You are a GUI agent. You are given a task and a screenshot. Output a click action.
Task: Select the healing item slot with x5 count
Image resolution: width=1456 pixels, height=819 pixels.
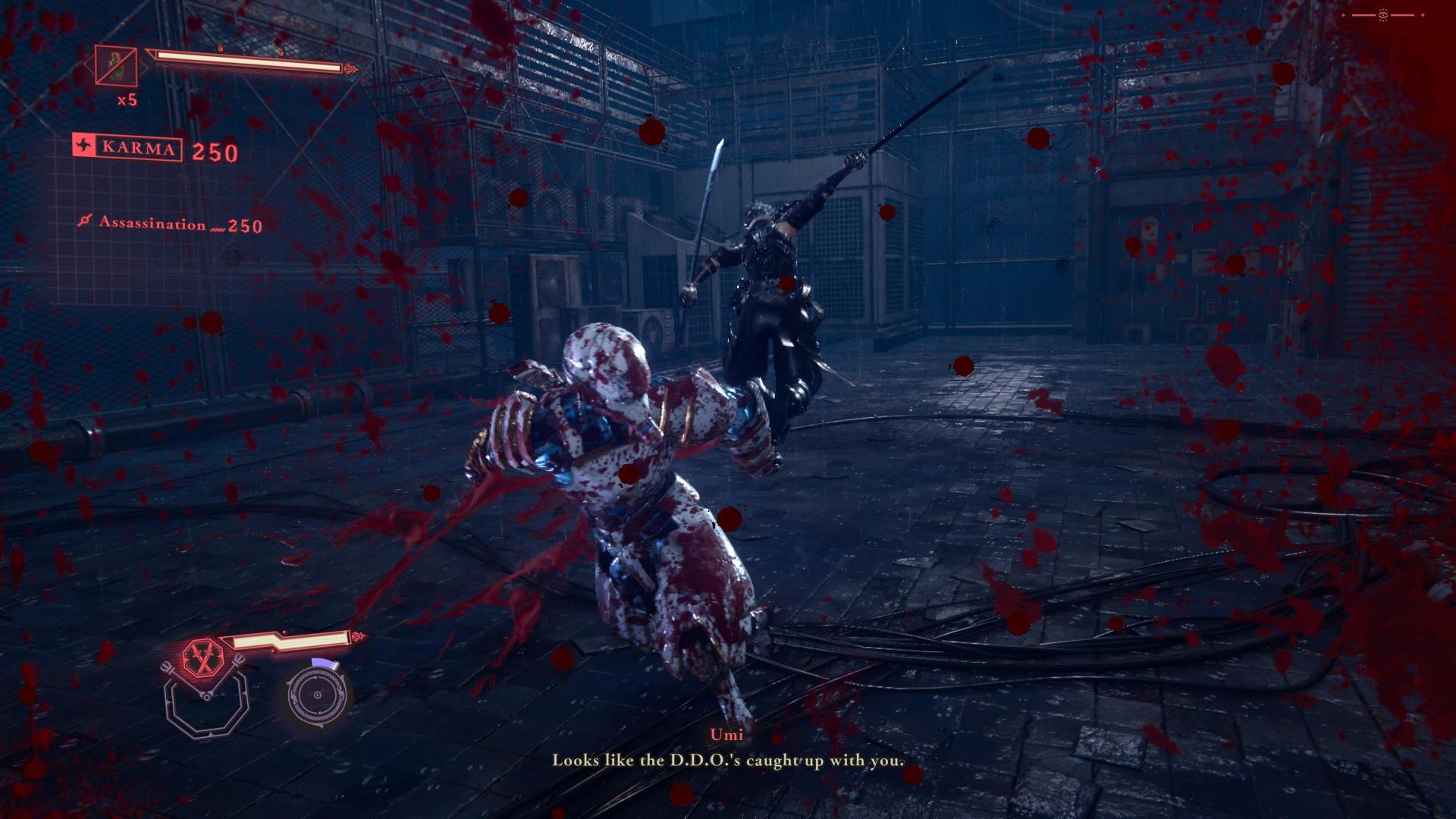(x=116, y=66)
